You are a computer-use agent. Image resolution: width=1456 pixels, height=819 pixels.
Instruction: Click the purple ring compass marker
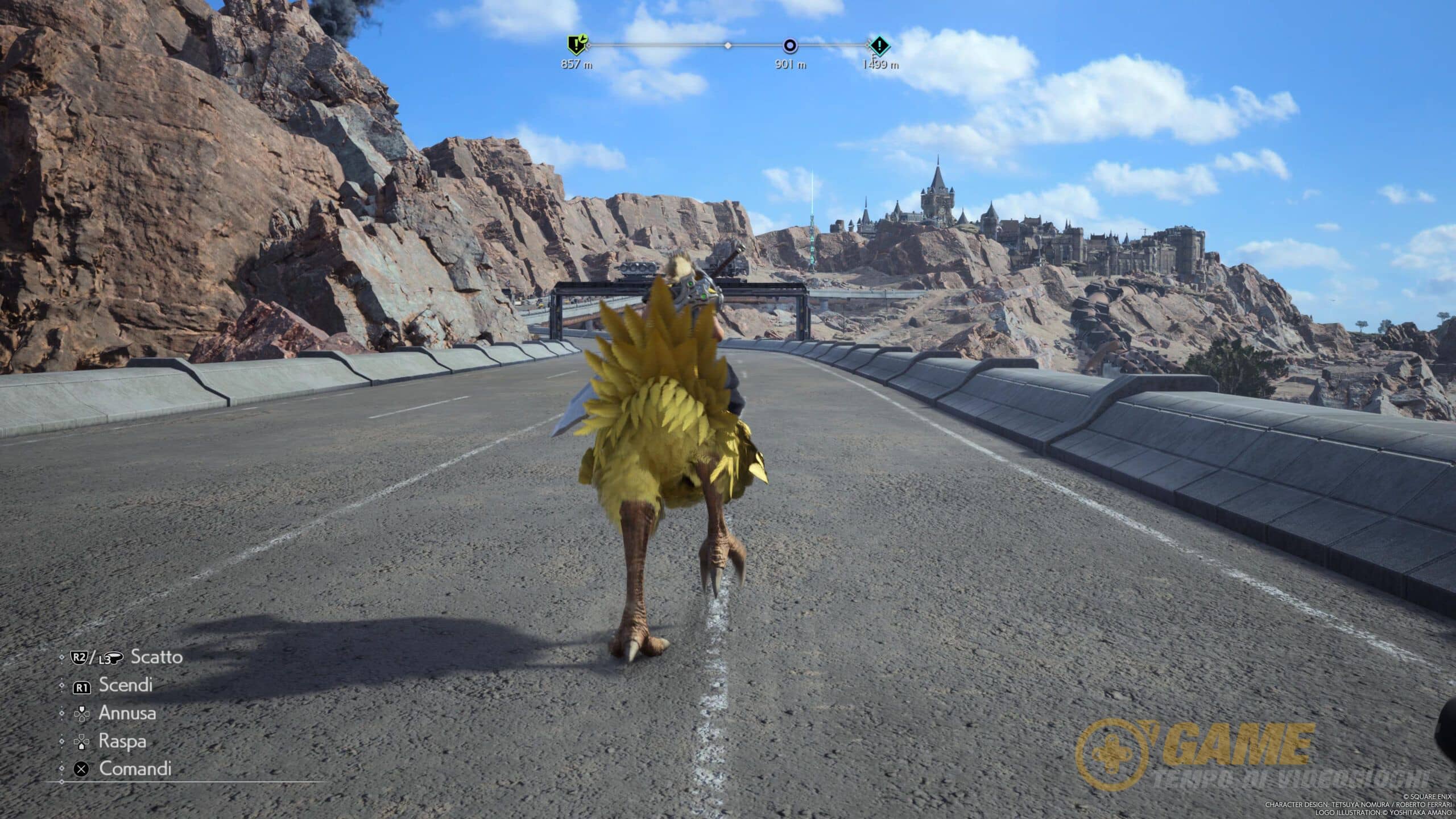[x=790, y=45]
